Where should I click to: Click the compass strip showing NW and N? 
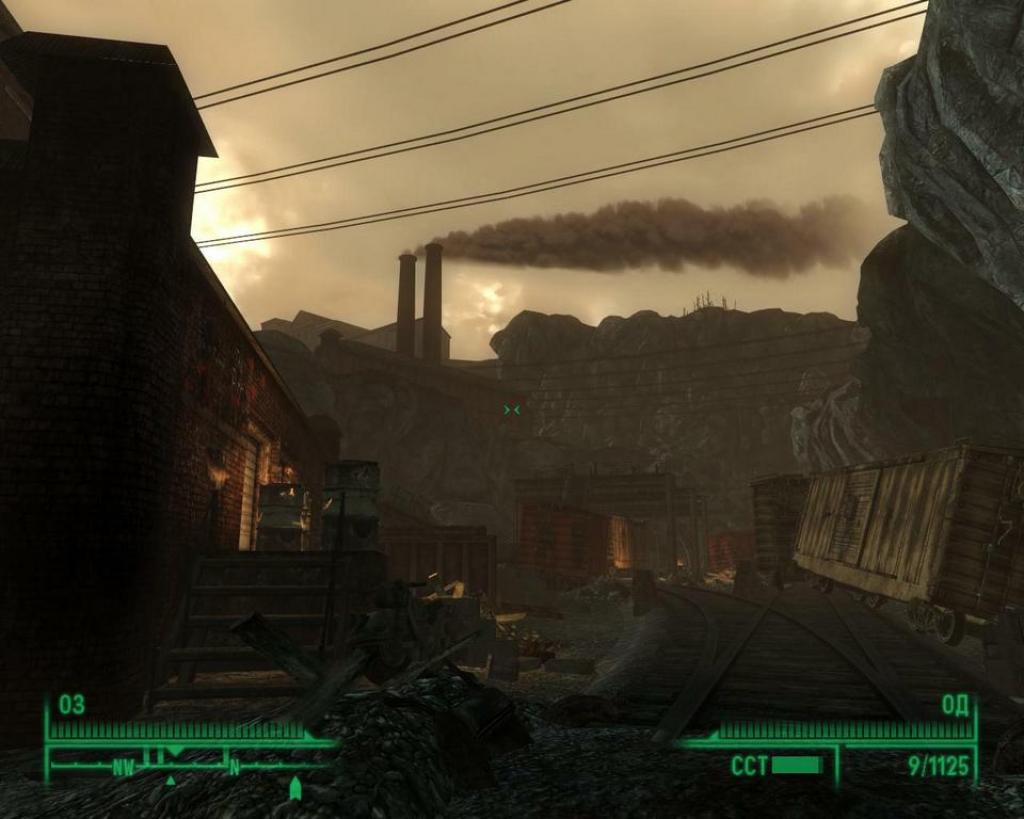190,766
